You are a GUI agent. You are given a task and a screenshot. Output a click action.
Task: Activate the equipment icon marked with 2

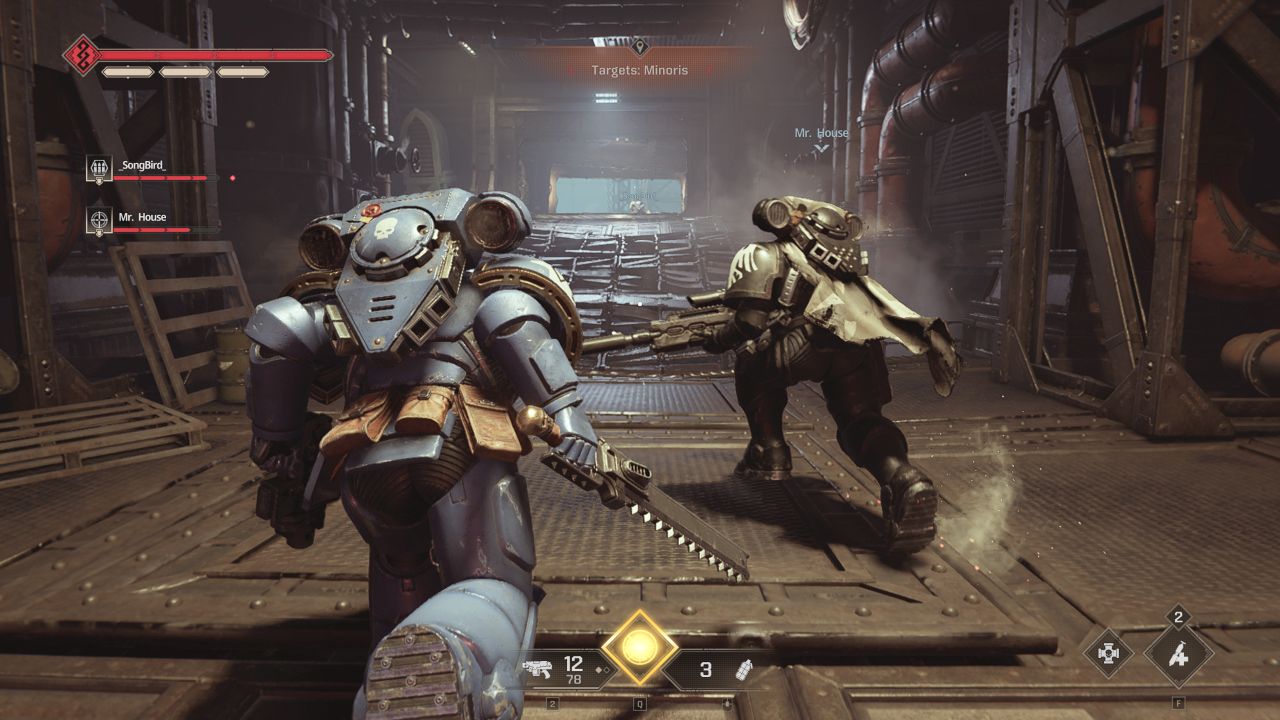pyautogui.click(x=1178, y=655)
